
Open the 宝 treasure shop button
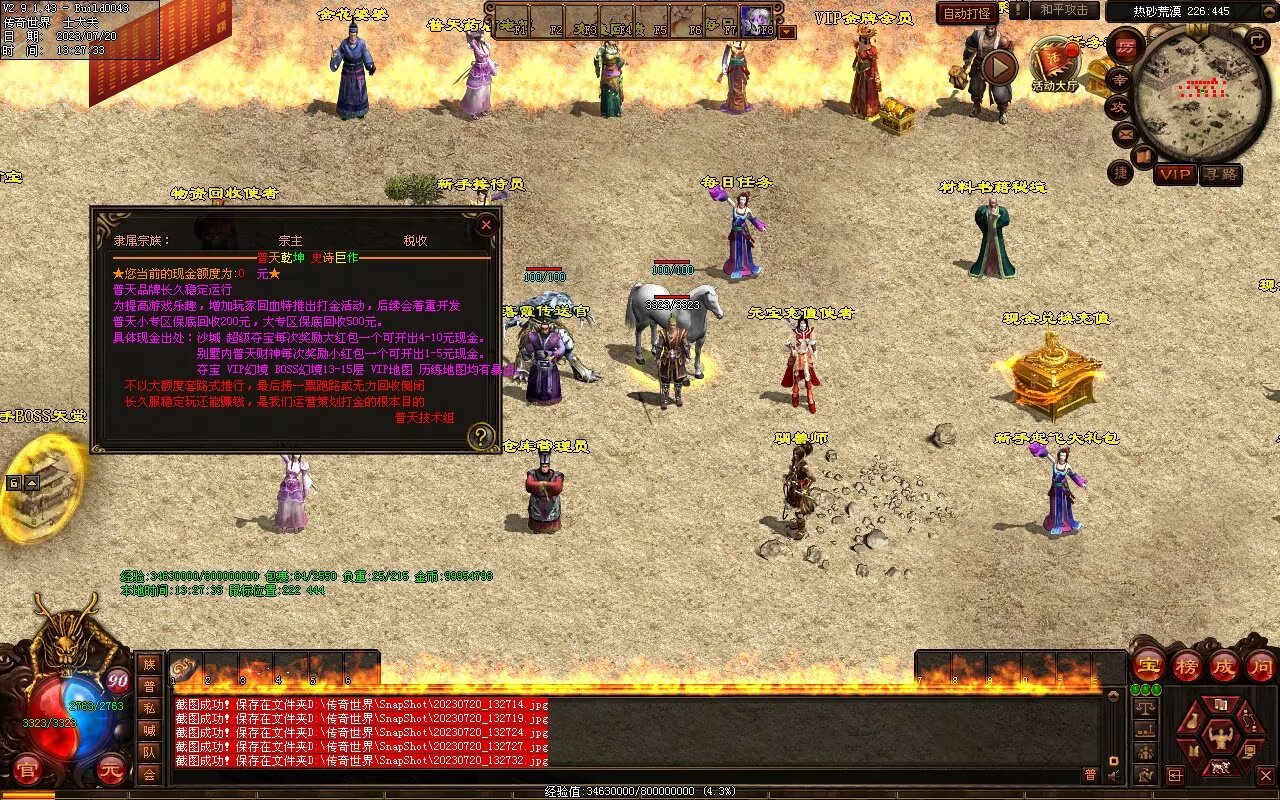coord(1149,665)
